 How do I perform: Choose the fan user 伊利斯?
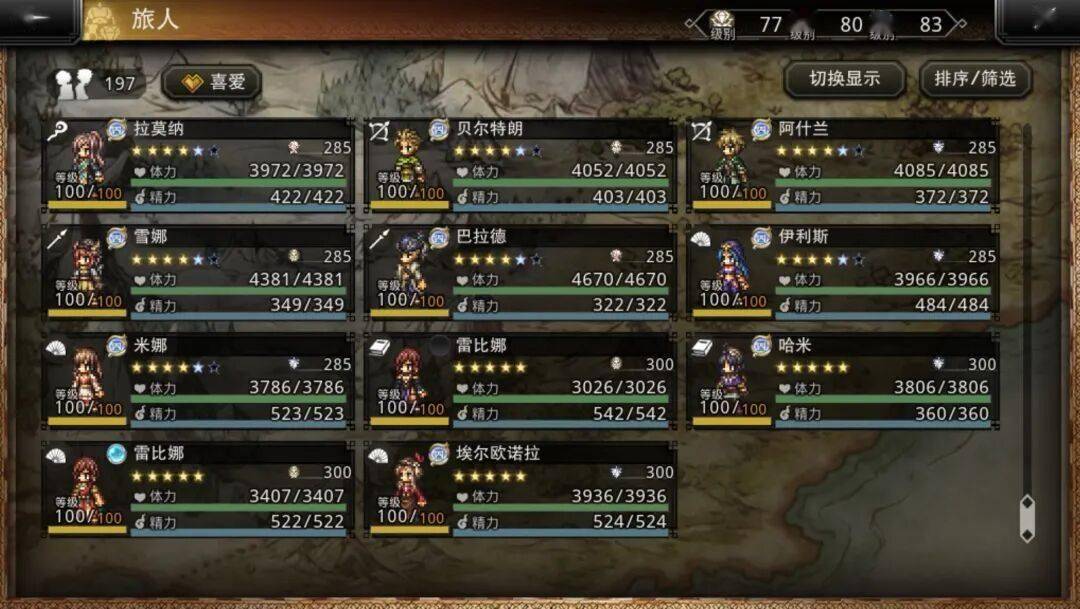(843, 273)
